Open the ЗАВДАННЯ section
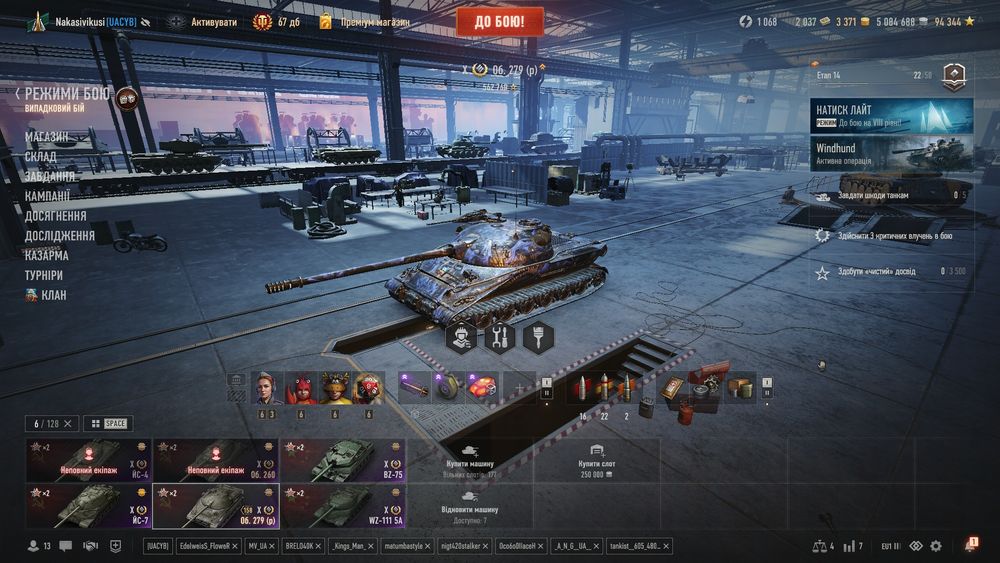 tap(50, 176)
